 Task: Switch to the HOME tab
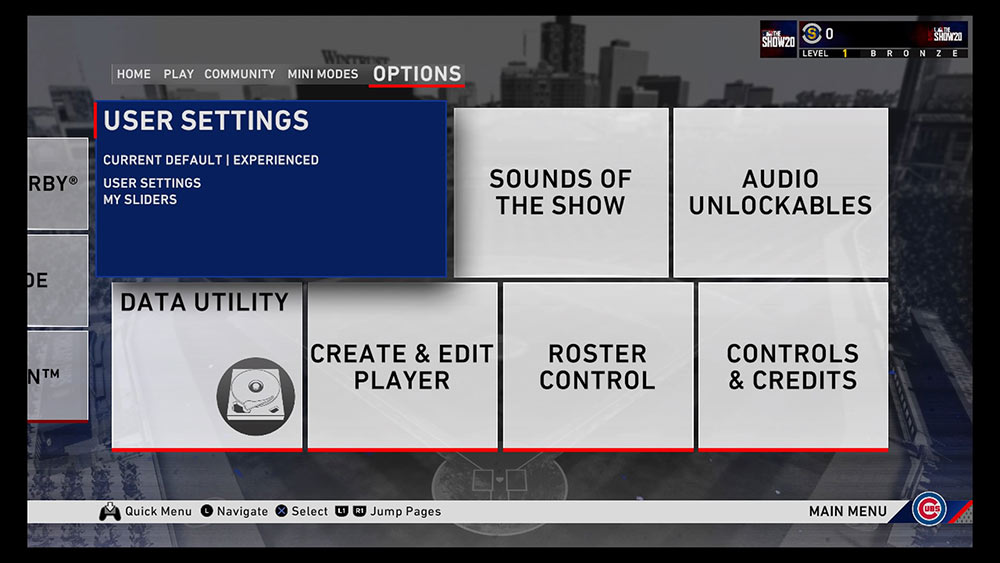134,74
